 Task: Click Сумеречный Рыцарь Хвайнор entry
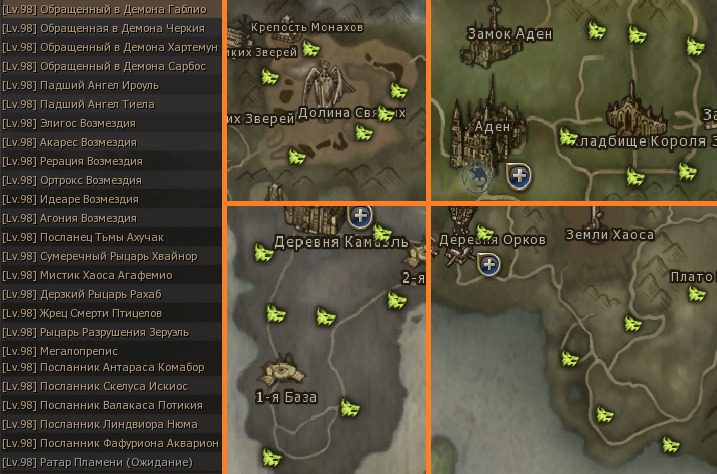pos(110,256)
